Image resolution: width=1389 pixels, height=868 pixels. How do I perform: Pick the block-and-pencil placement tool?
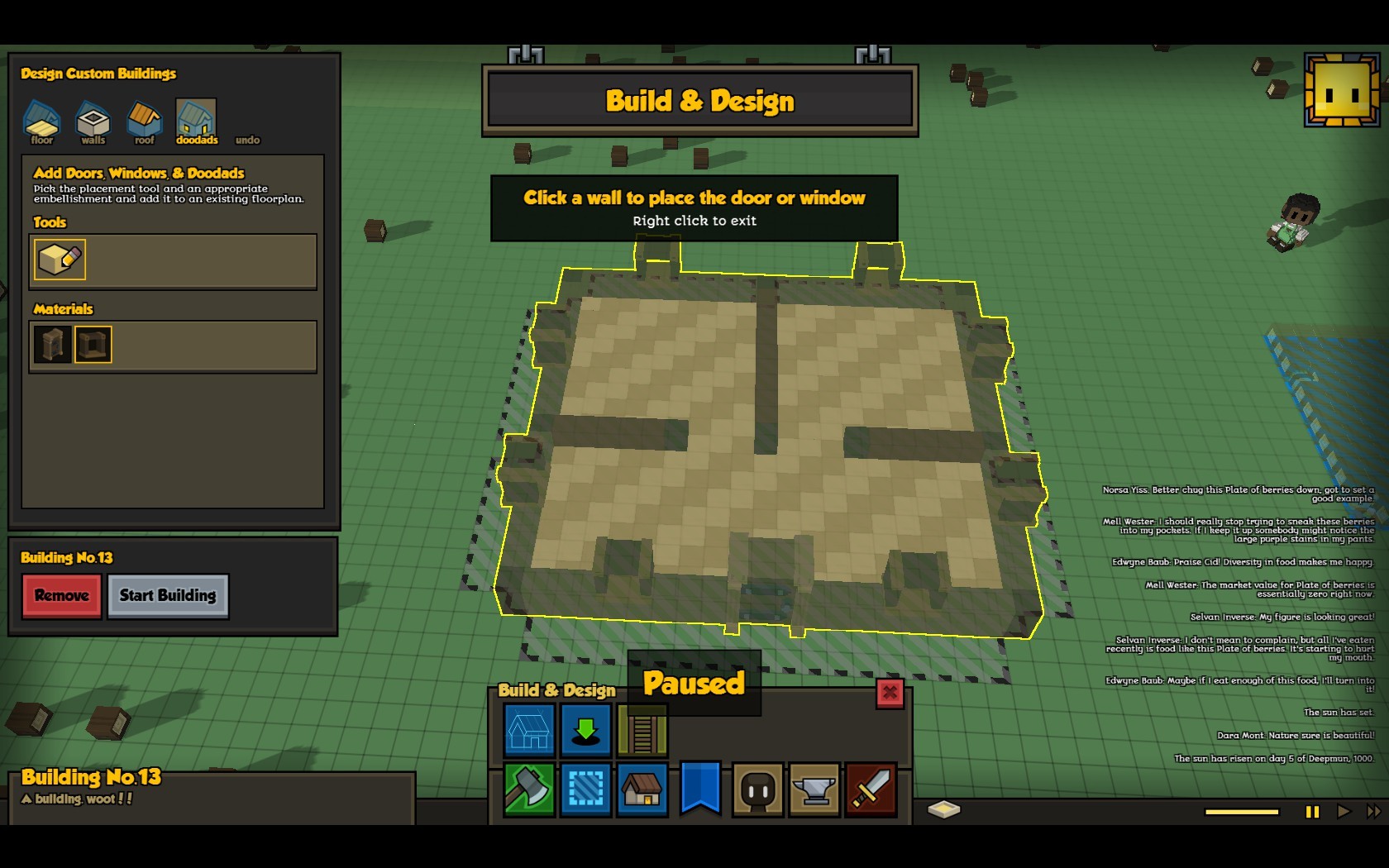click(60, 260)
